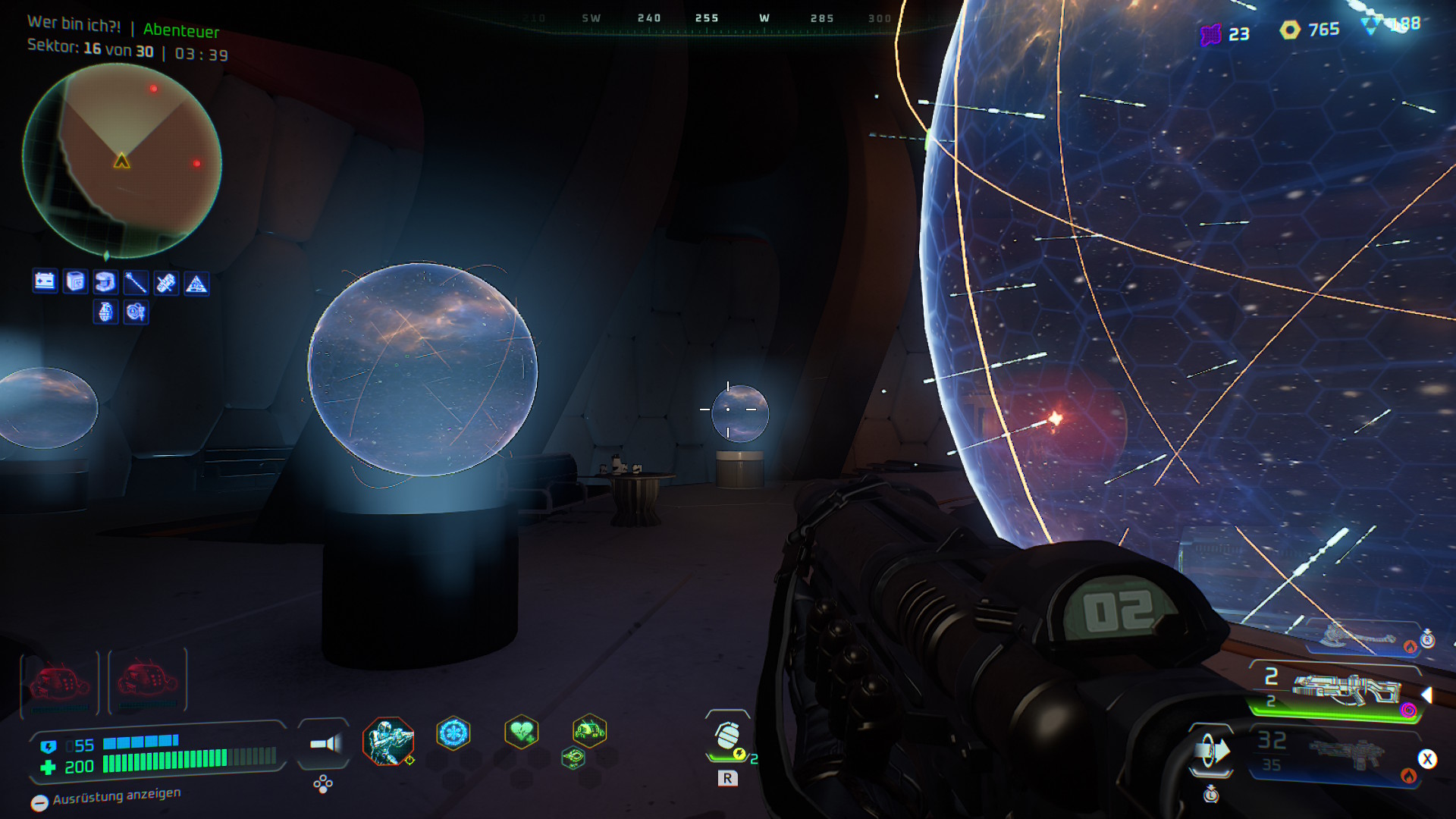Click the first red drone companion slot
Image resolution: width=1456 pixels, height=819 pixels.
point(60,682)
